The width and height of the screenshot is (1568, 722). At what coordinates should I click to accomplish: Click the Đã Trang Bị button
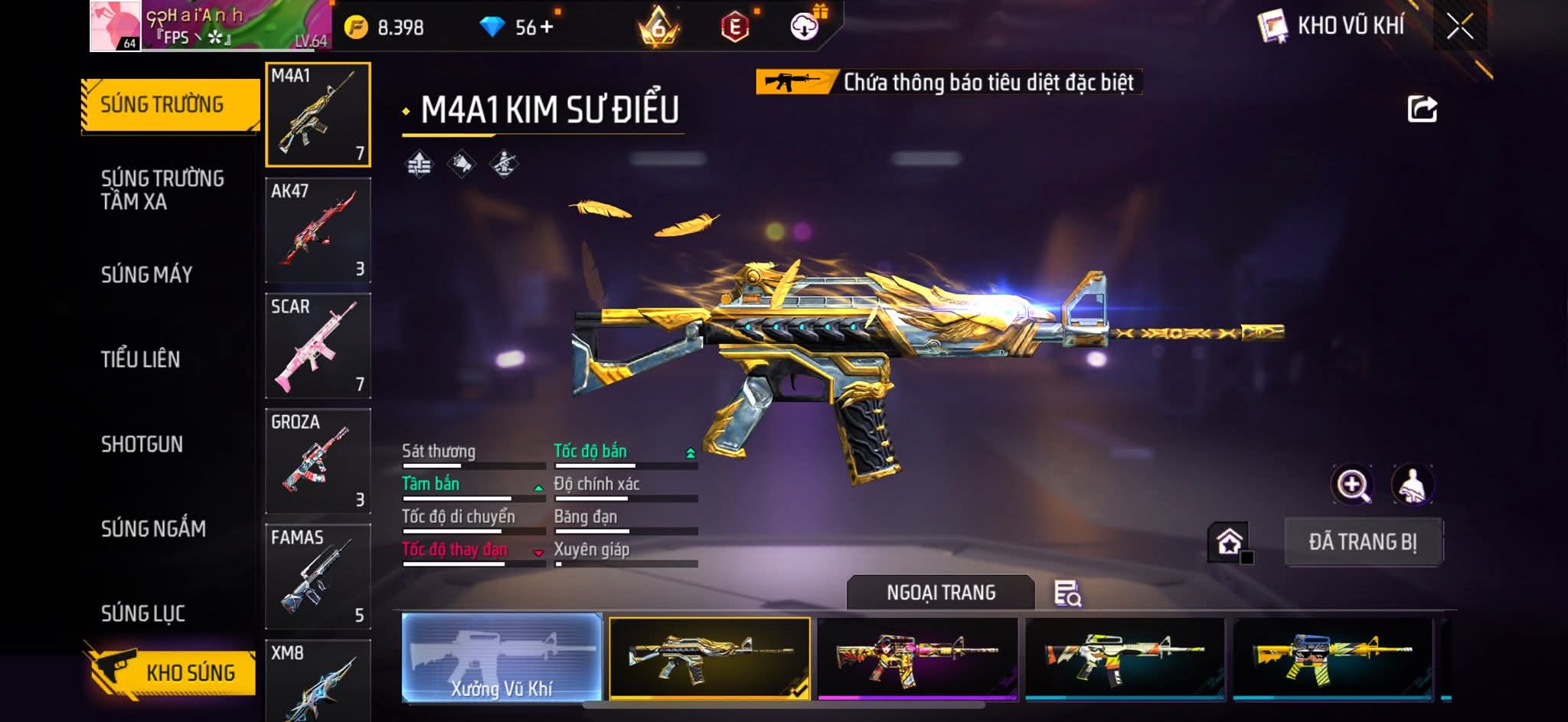[x=1363, y=542]
